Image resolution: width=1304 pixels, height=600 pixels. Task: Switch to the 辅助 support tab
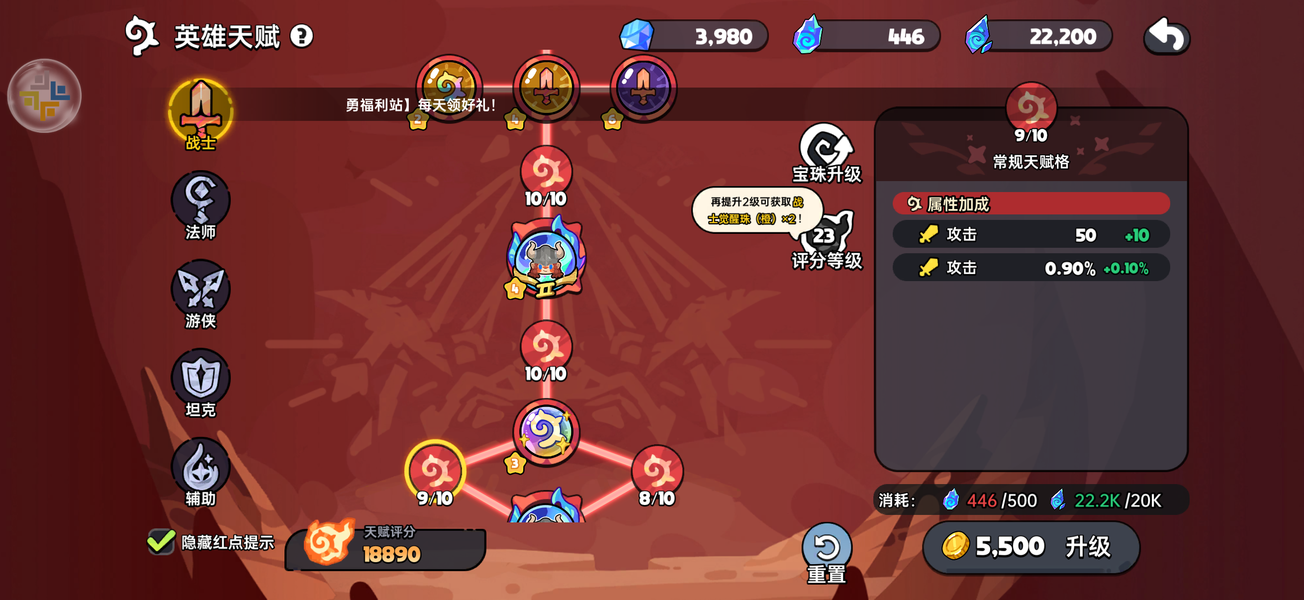pyautogui.click(x=201, y=467)
